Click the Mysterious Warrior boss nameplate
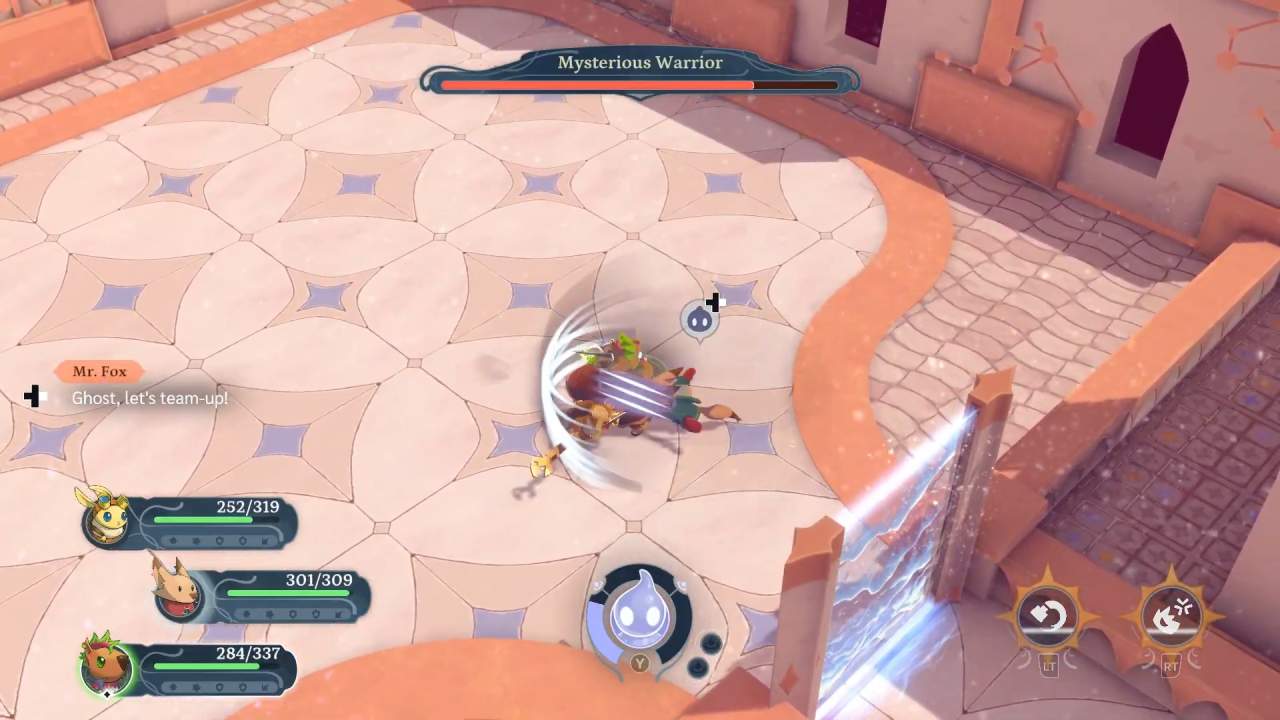Viewport: 1280px width, 720px height. click(639, 62)
